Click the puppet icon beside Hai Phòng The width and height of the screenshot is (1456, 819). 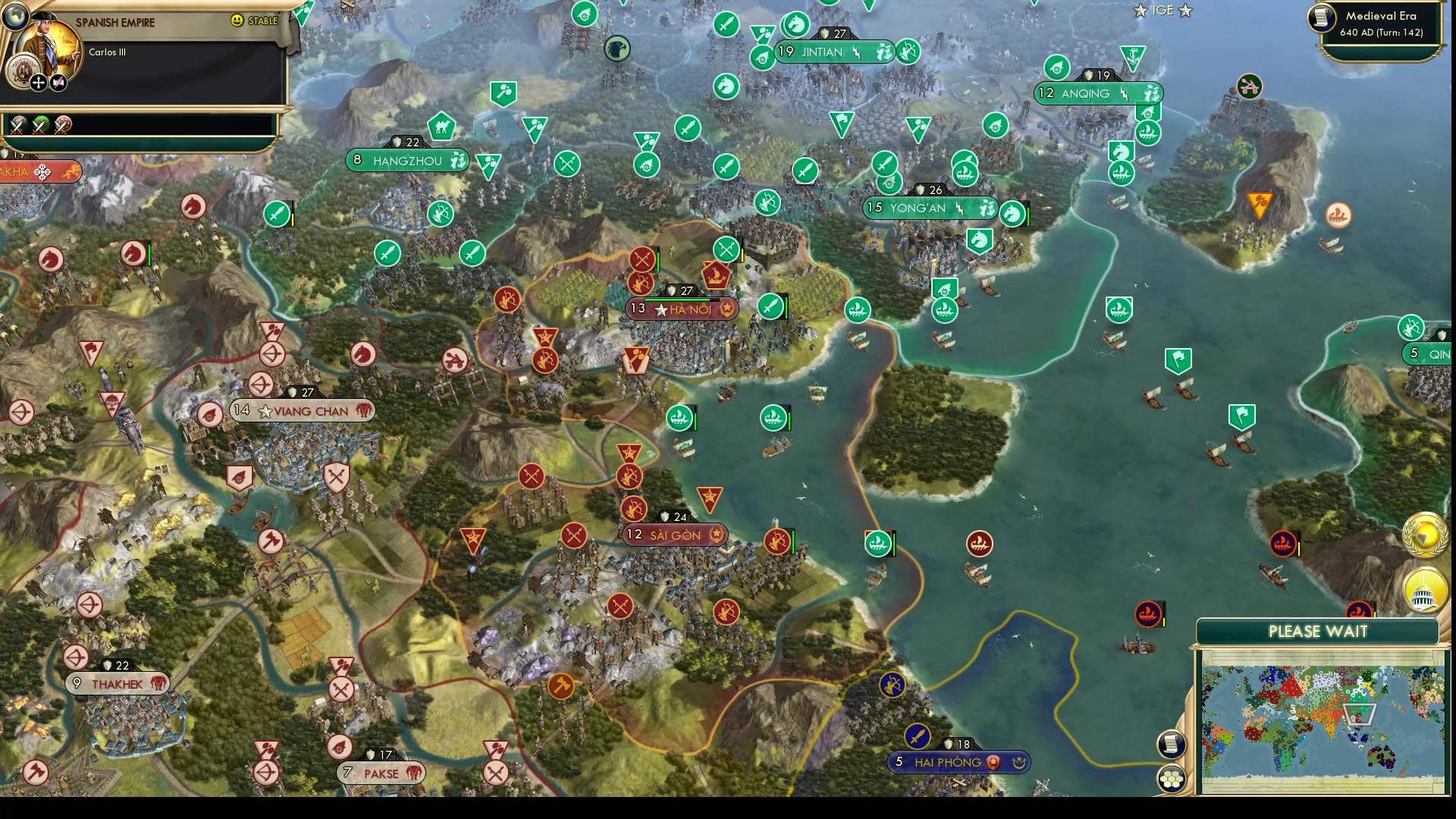1018,761
